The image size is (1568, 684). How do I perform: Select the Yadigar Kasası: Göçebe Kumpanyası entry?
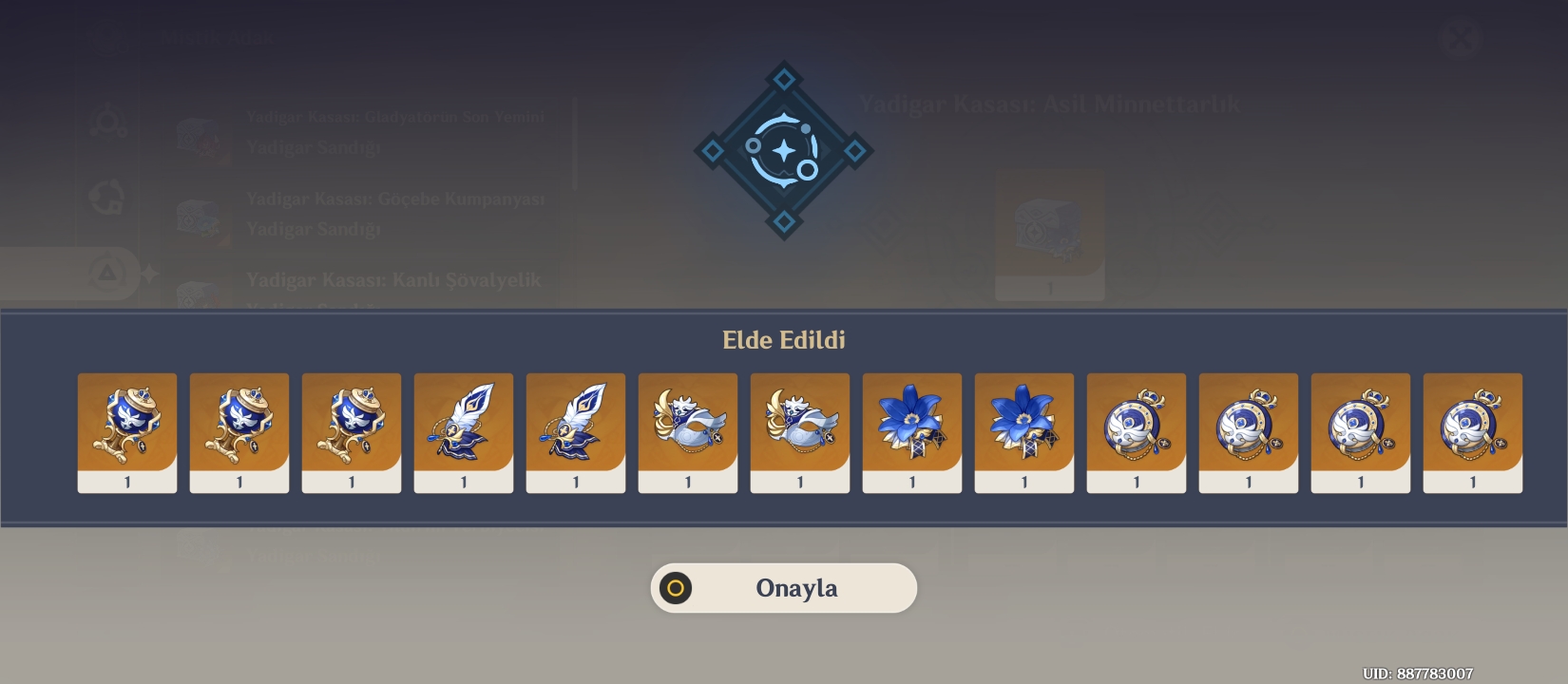point(393,213)
